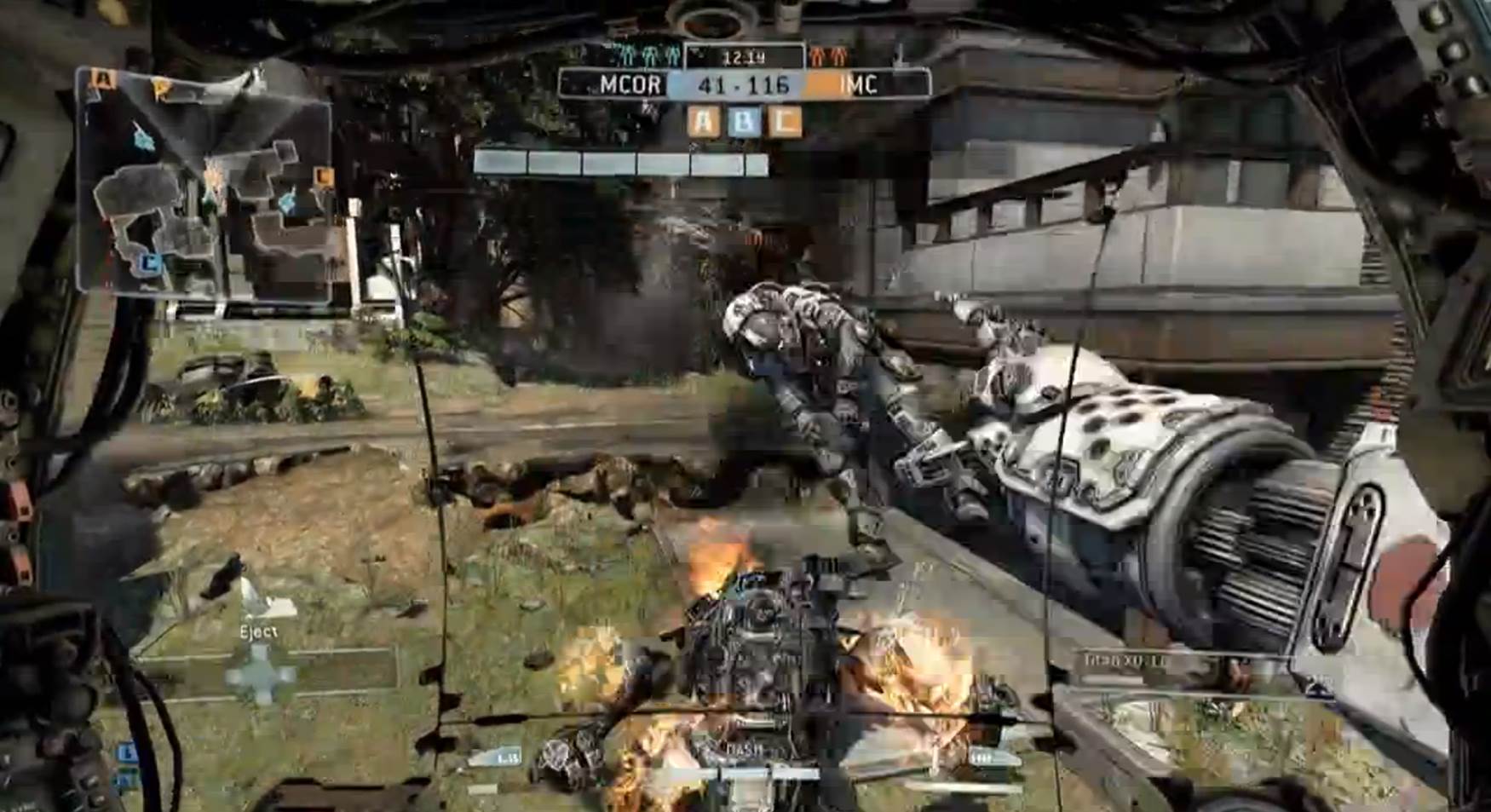Viewport: 1491px width, 812px height.
Task: Click the blue hardpoint marker on the minimap
Action: click(150, 263)
